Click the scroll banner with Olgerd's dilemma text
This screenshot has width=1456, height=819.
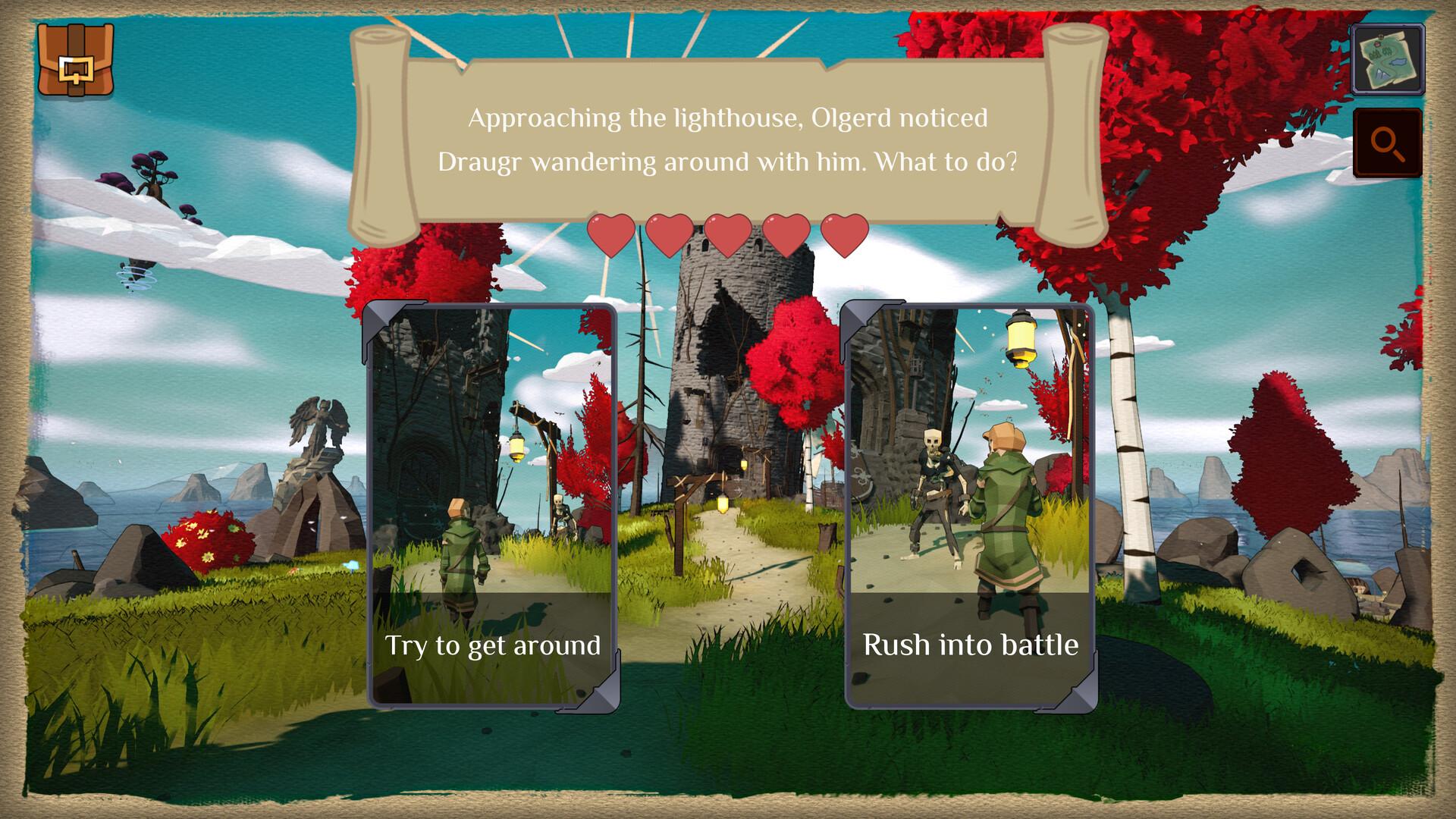[728, 140]
